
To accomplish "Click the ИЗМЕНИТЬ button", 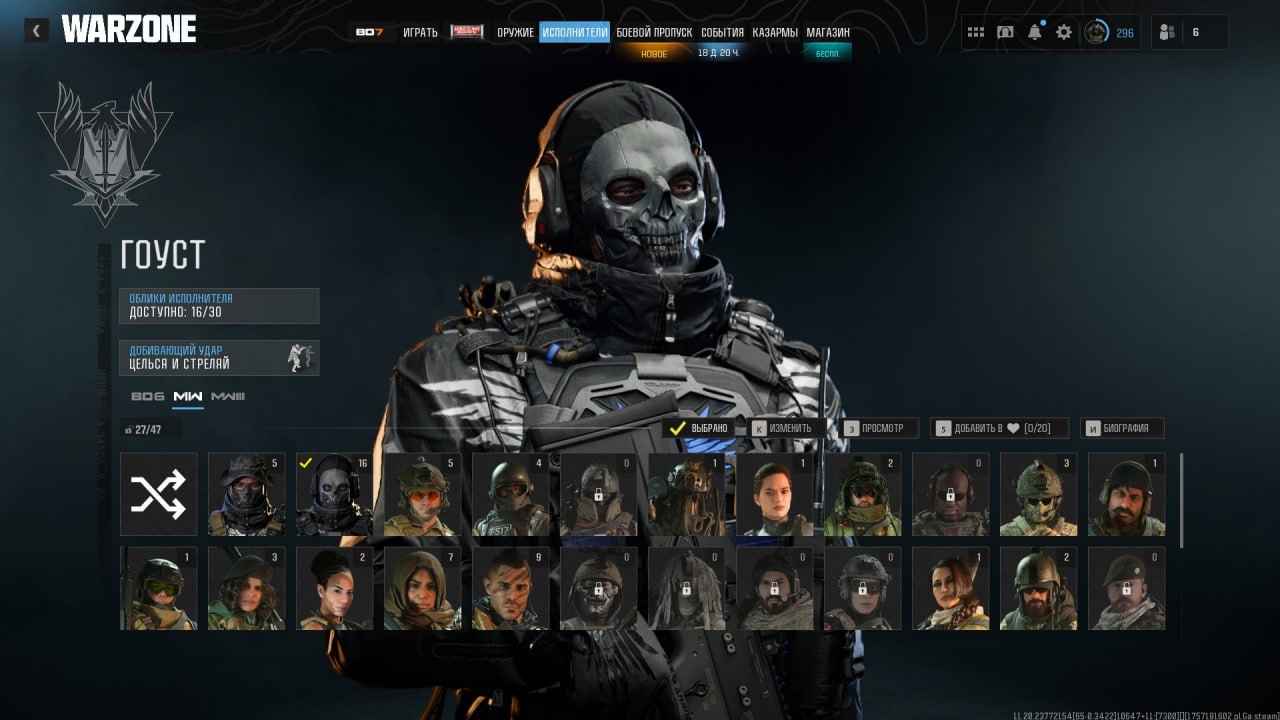I will click(x=788, y=428).
